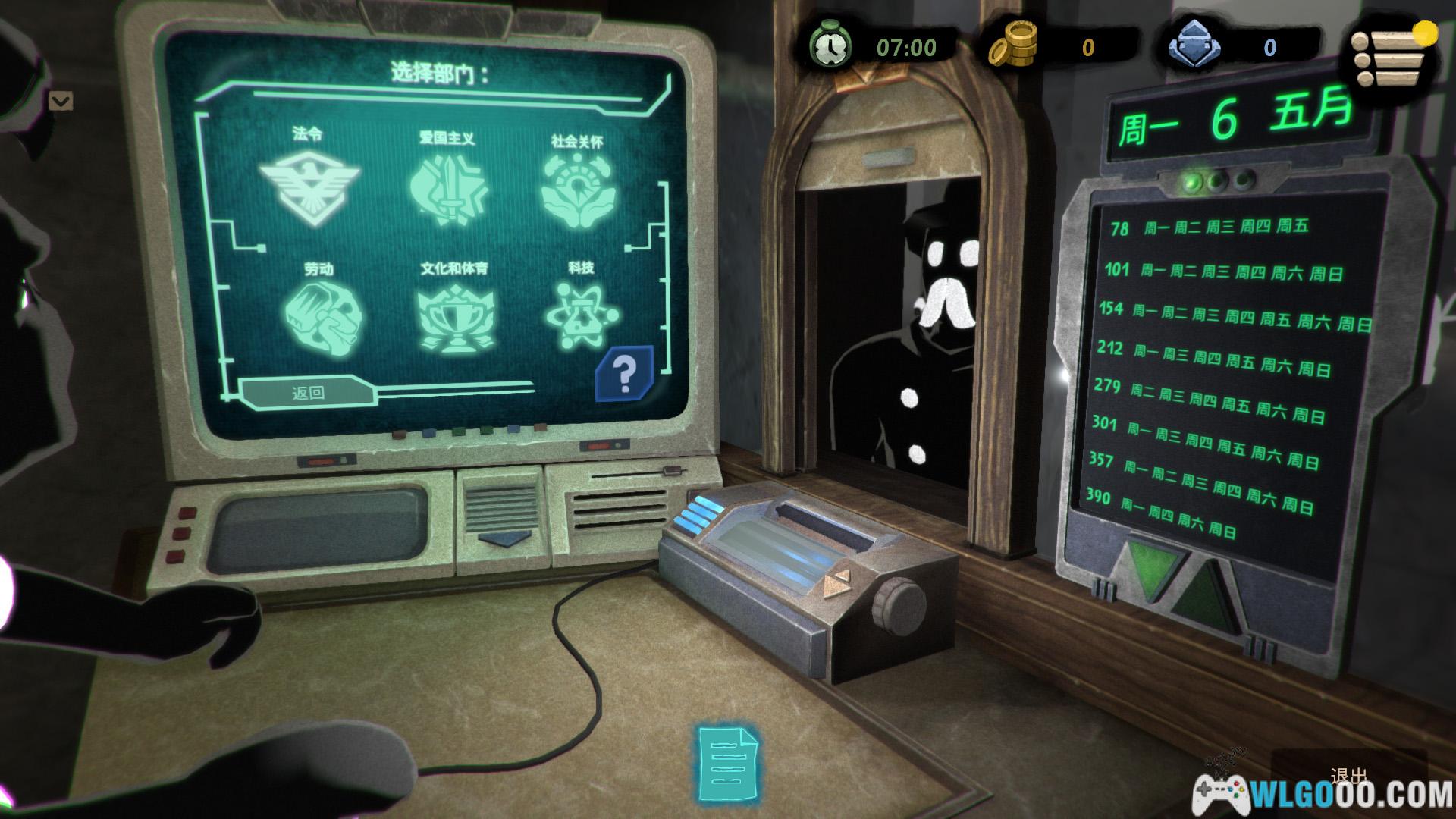
Task: Click the 返回 back button
Action: [308, 392]
